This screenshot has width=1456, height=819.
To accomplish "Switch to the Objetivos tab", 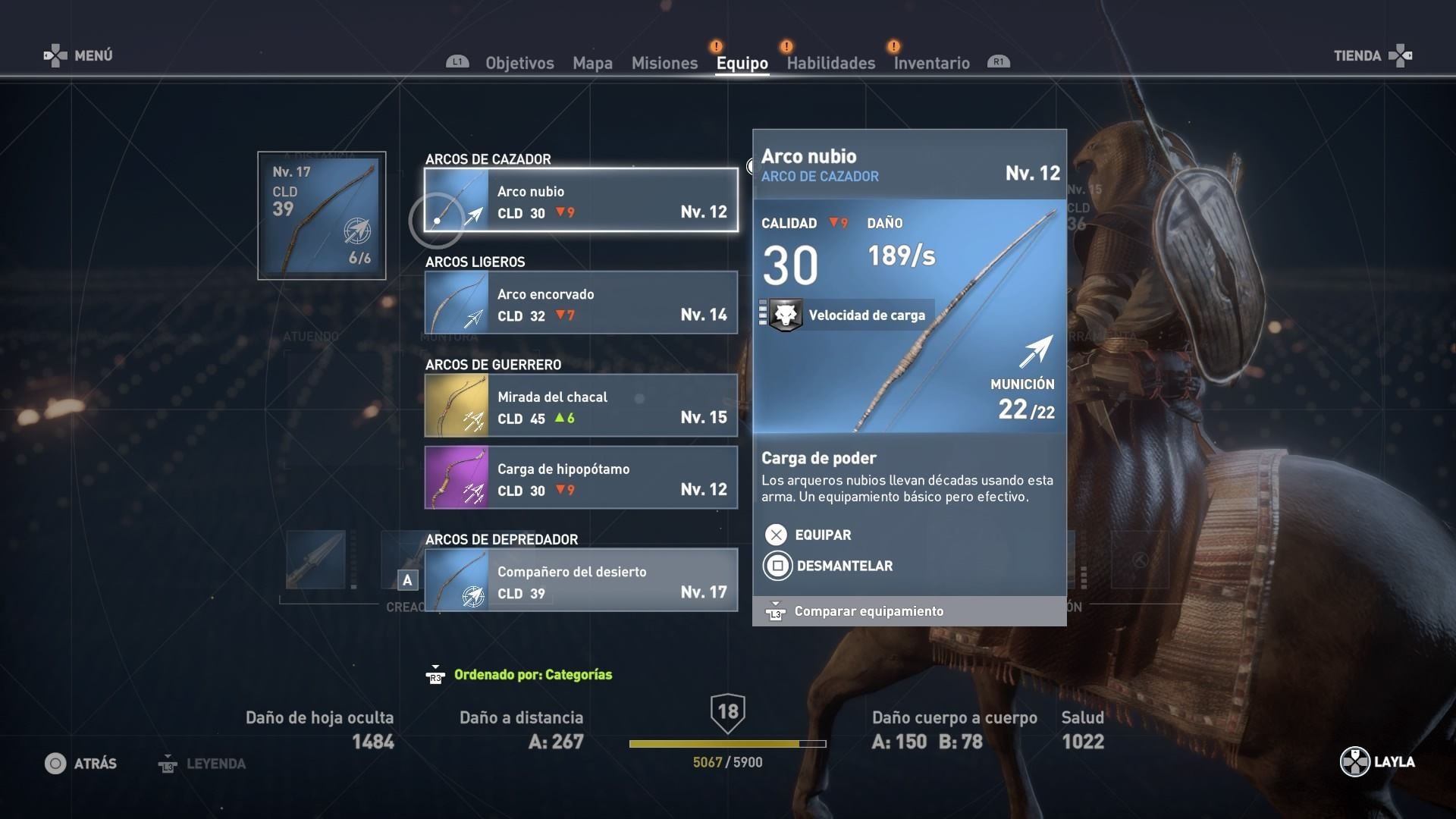I will click(519, 63).
